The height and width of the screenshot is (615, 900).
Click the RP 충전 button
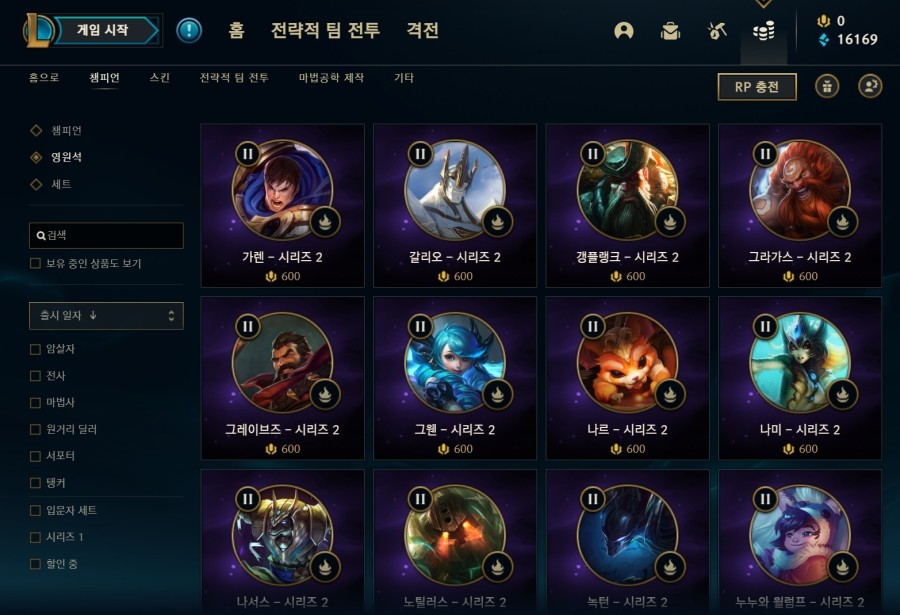click(757, 87)
